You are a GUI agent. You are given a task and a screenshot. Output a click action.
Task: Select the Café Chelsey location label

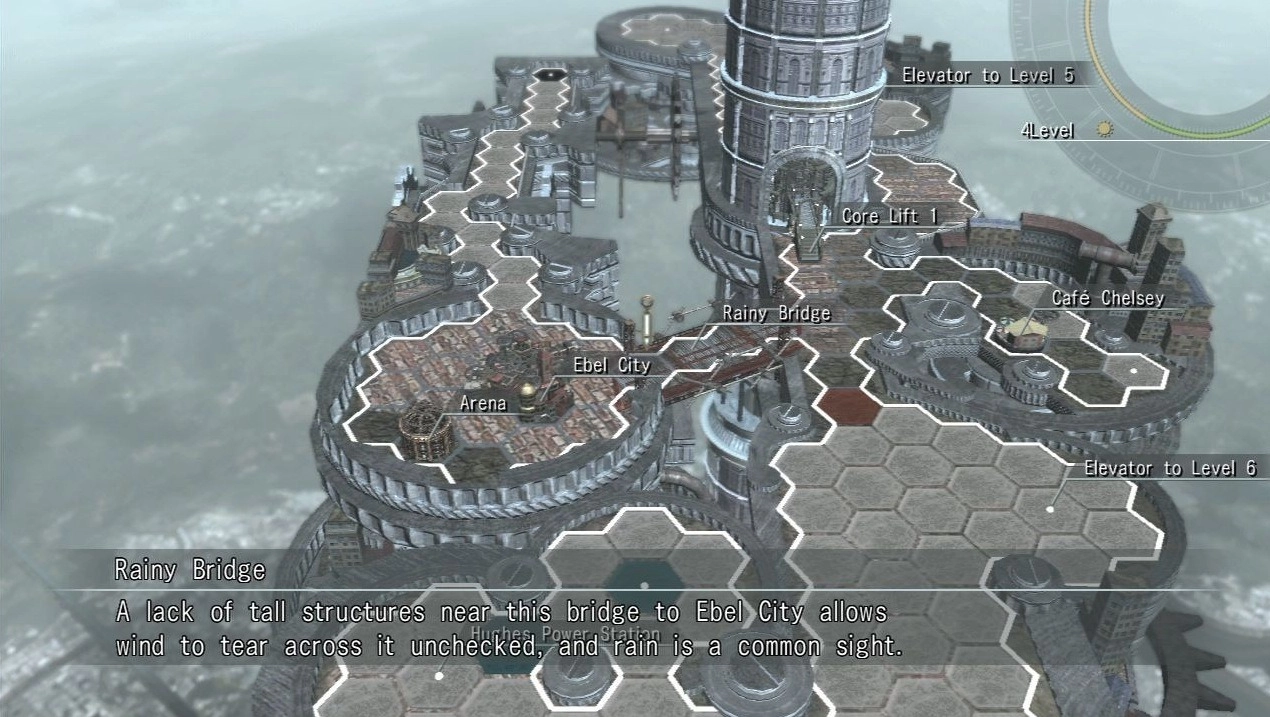pyautogui.click(x=1107, y=298)
